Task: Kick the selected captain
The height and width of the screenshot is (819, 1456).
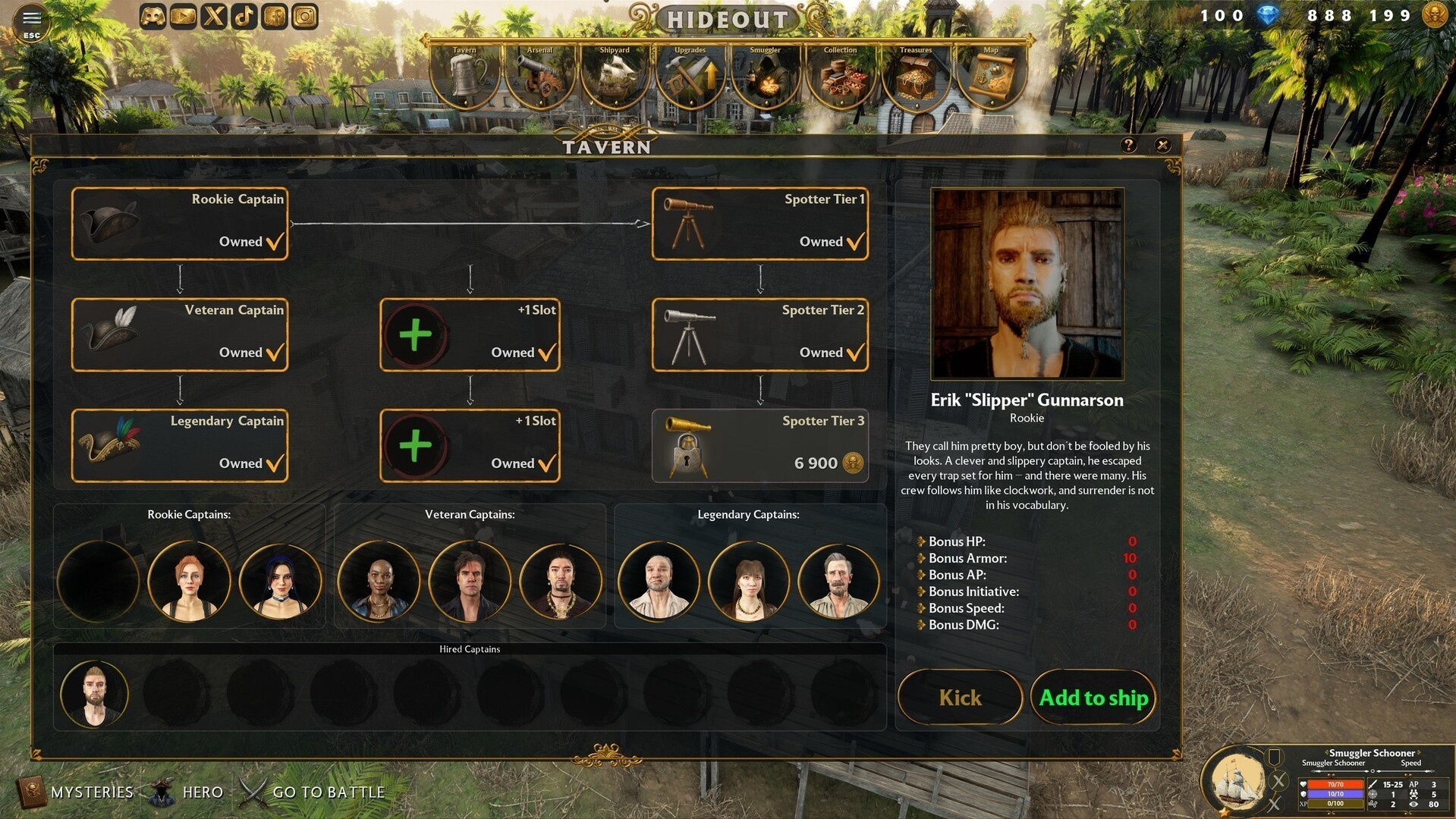Action: (x=960, y=698)
